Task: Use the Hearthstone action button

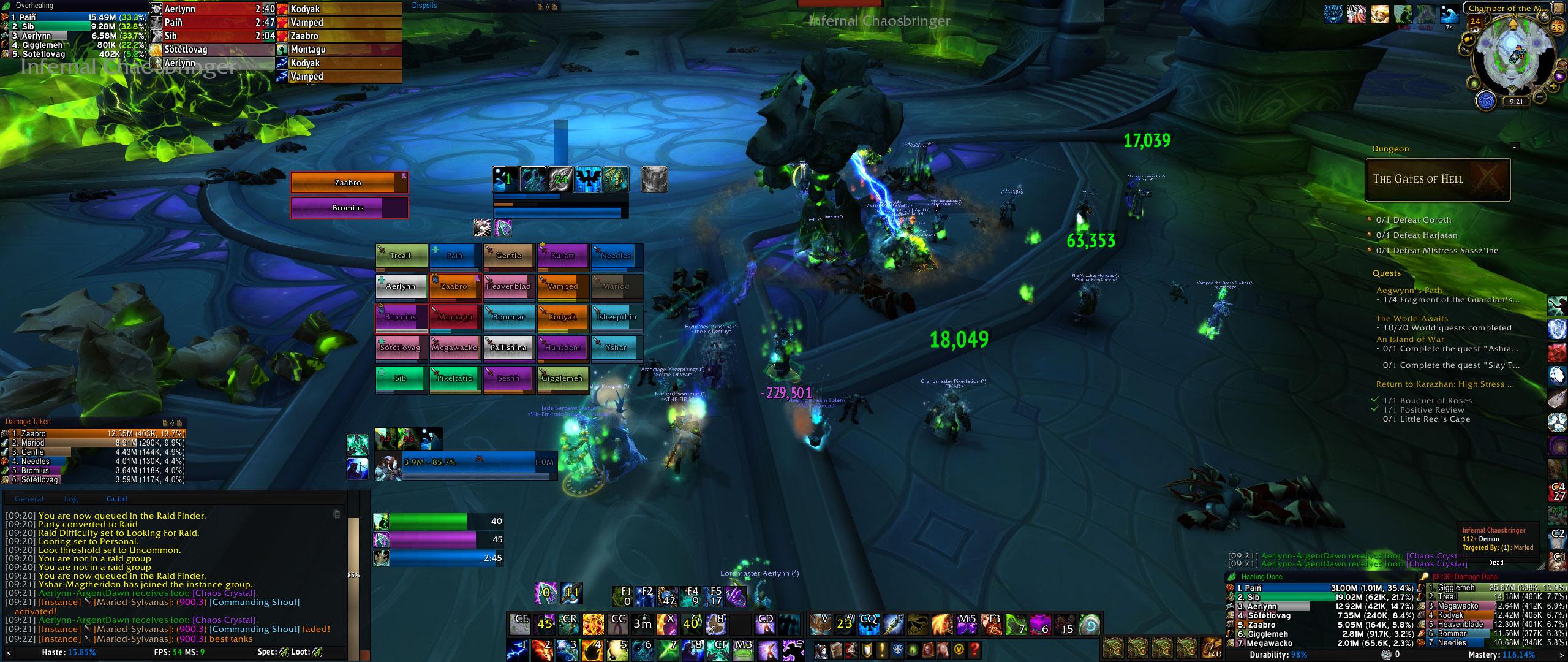Action: point(1089,625)
